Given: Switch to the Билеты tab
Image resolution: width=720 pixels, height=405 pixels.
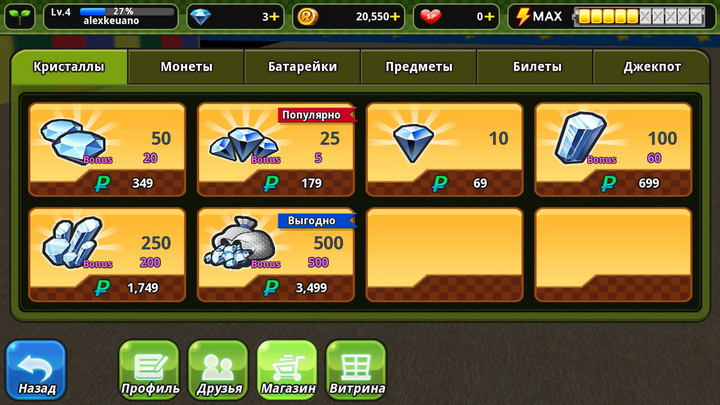Looking at the screenshot, I should click(x=535, y=67).
